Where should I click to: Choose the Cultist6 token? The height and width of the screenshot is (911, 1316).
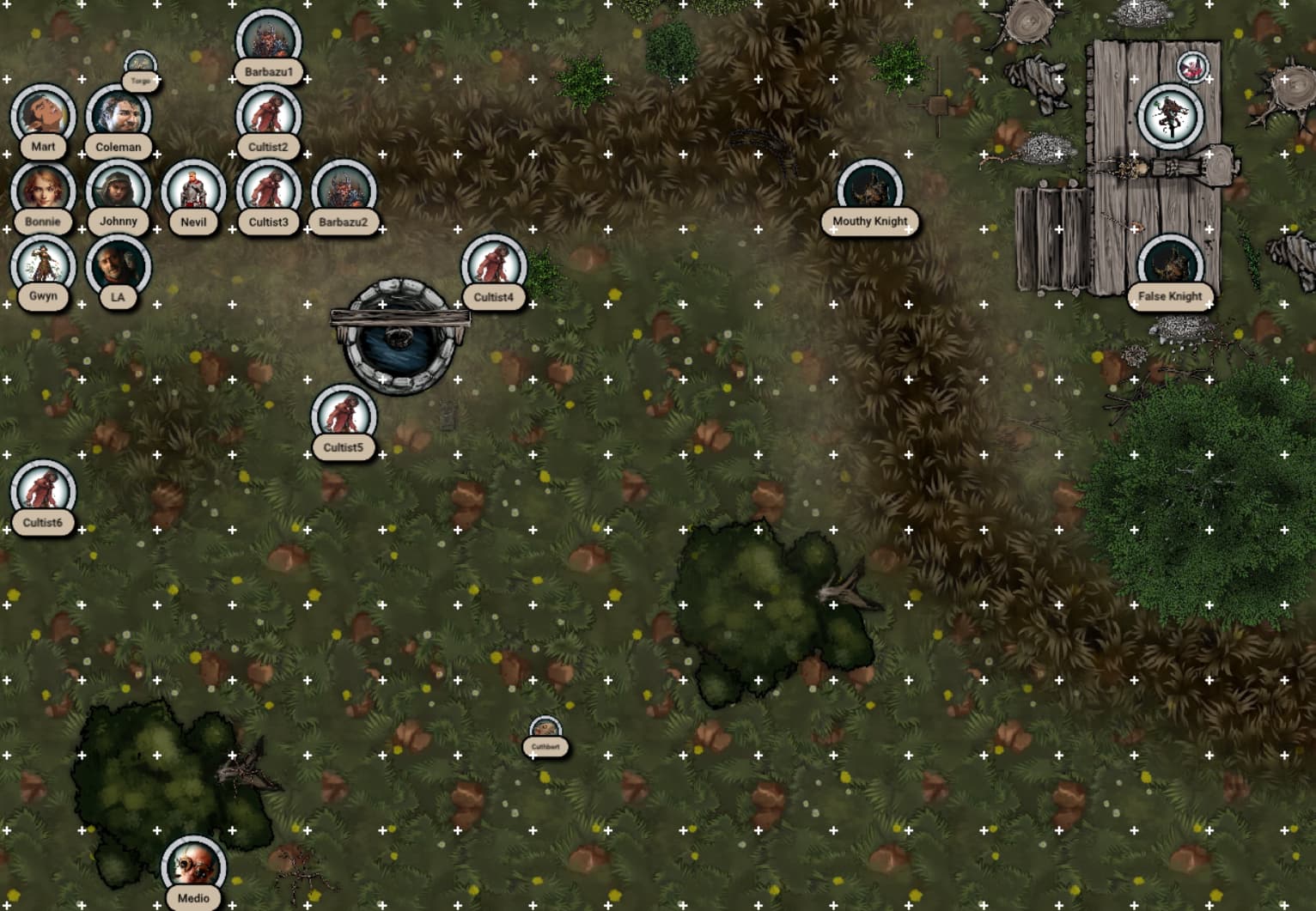pos(43,492)
